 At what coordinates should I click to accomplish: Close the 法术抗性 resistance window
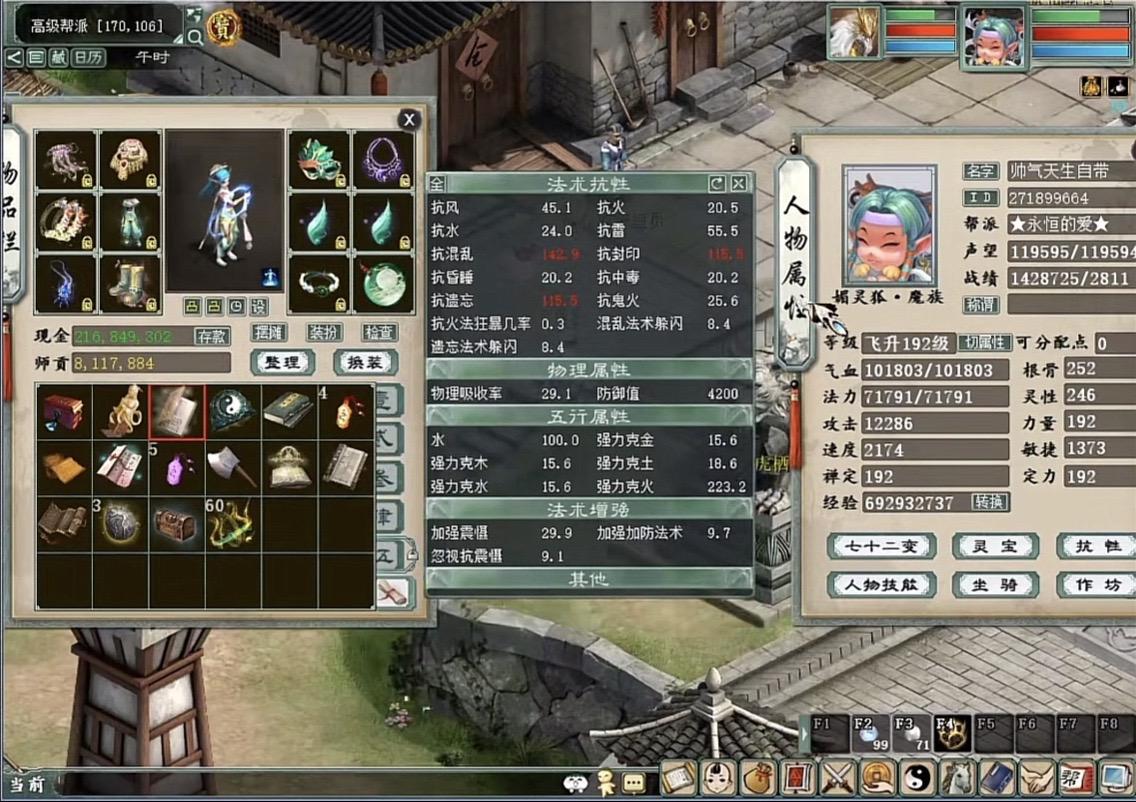(738, 184)
